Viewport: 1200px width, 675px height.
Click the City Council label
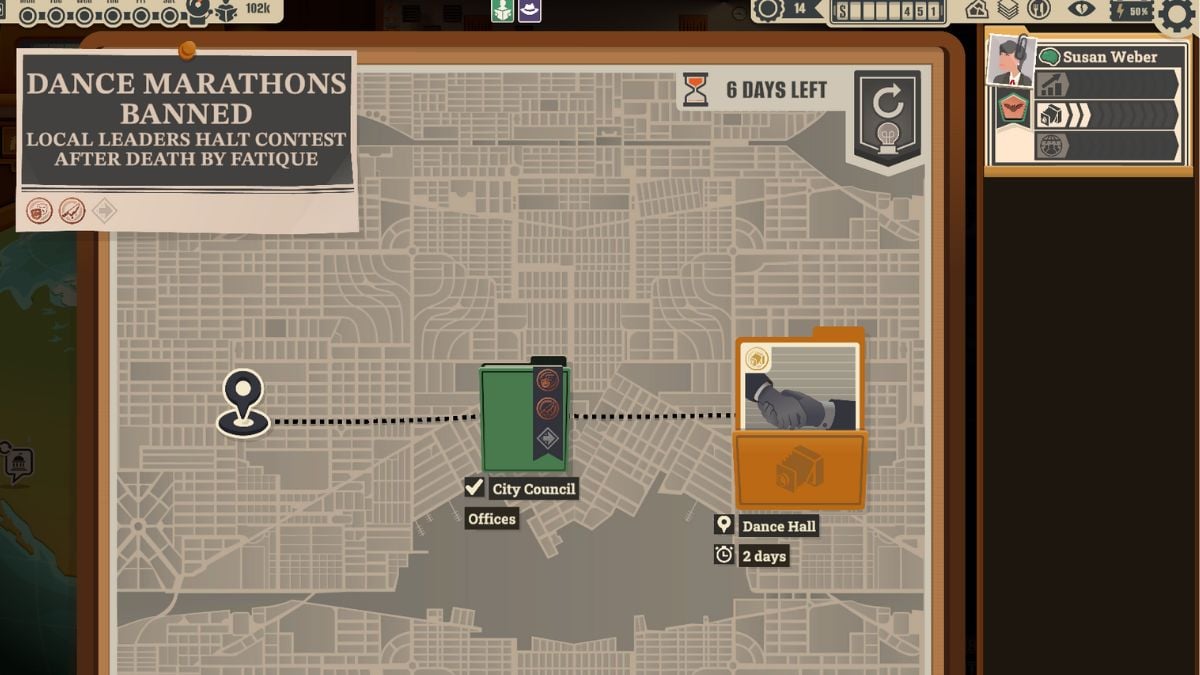(x=533, y=489)
